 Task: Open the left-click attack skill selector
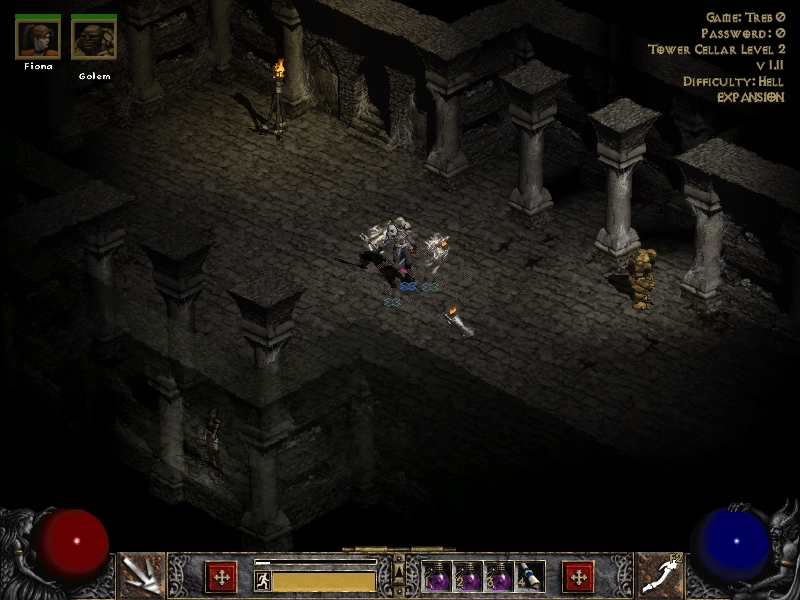point(141,575)
